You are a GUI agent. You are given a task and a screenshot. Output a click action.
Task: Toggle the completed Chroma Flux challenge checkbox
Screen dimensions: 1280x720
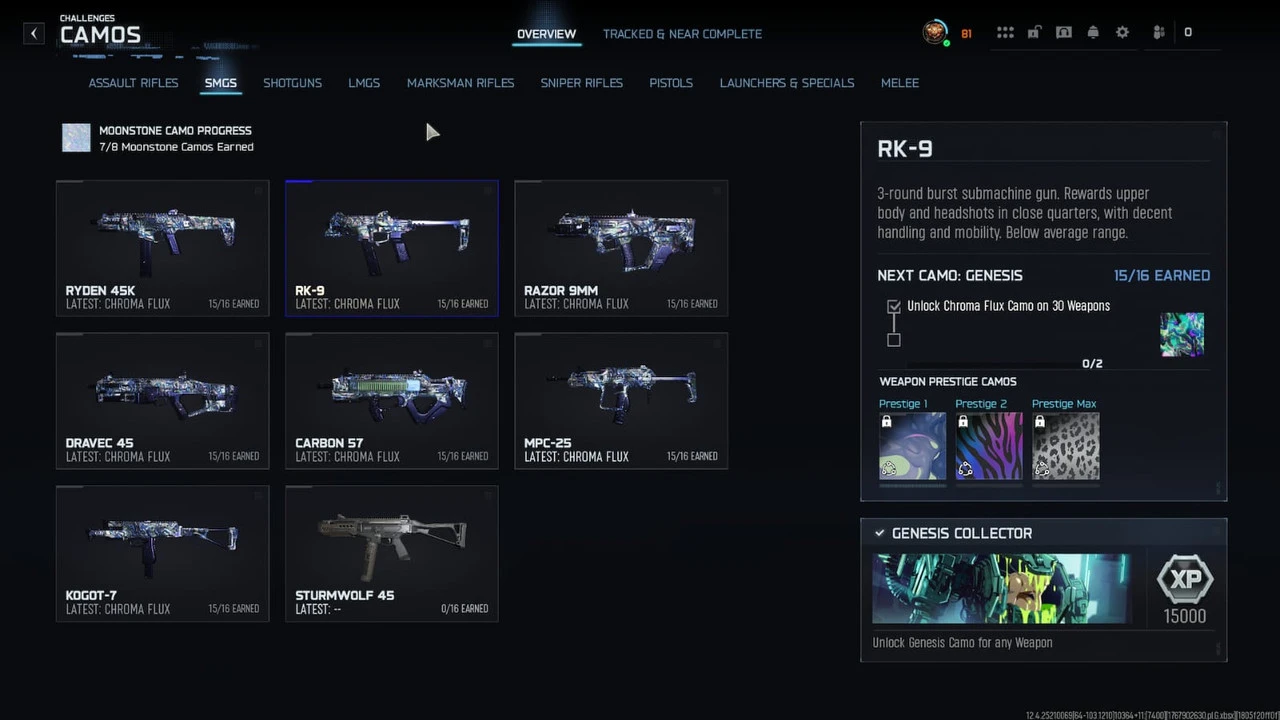(893, 306)
